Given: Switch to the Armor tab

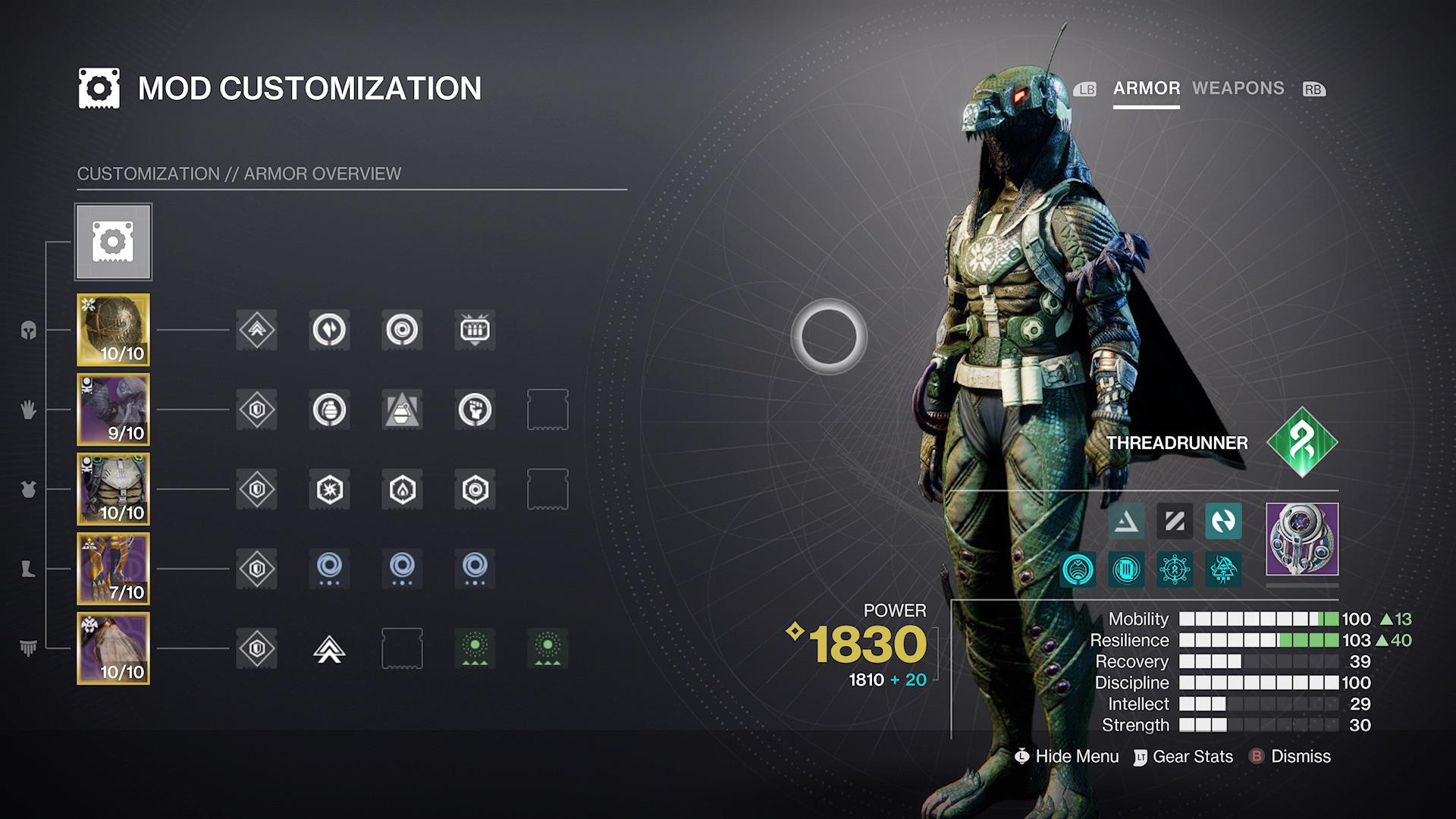Looking at the screenshot, I should click(1145, 88).
